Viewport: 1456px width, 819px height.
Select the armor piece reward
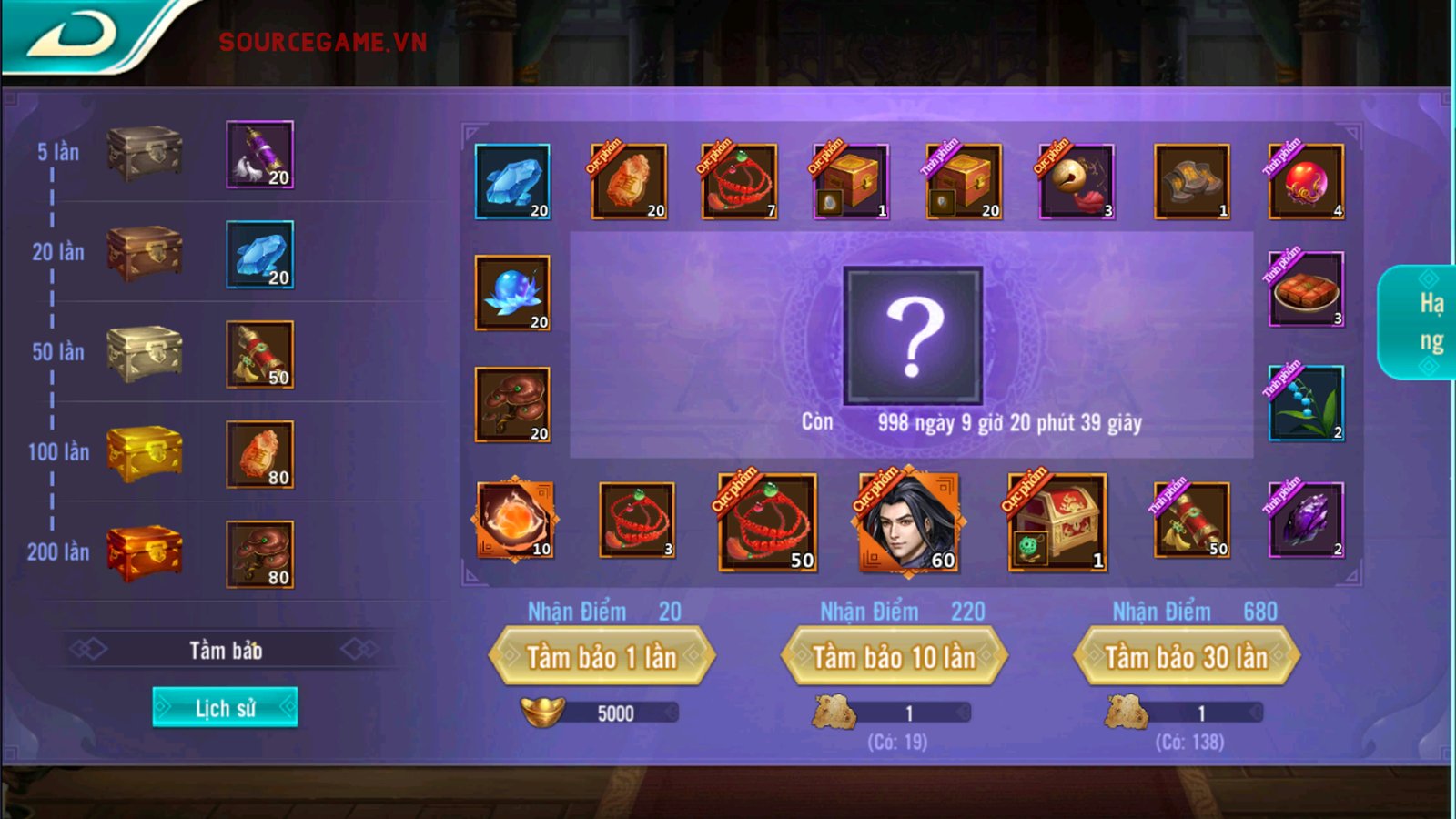pyautogui.click(x=1191, y=181)
